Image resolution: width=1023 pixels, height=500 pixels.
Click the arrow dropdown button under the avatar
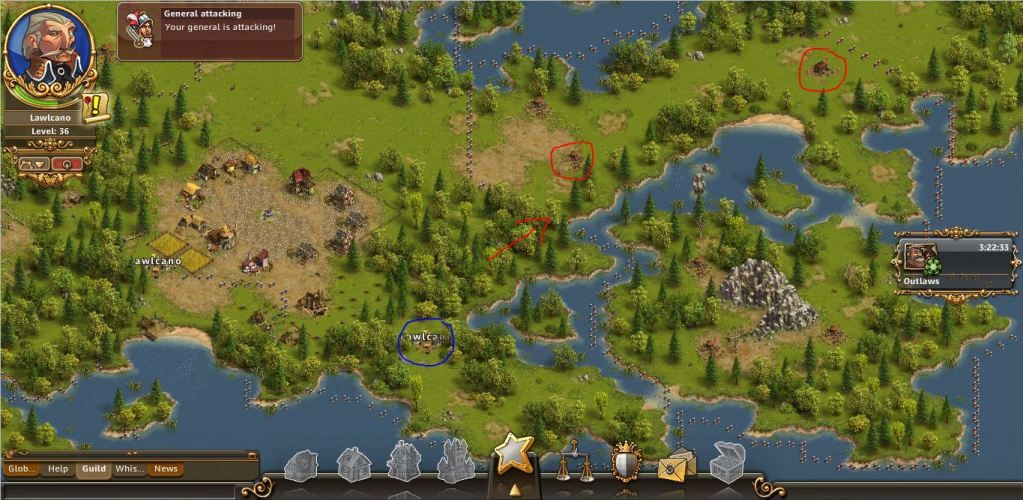click(34, 163)
